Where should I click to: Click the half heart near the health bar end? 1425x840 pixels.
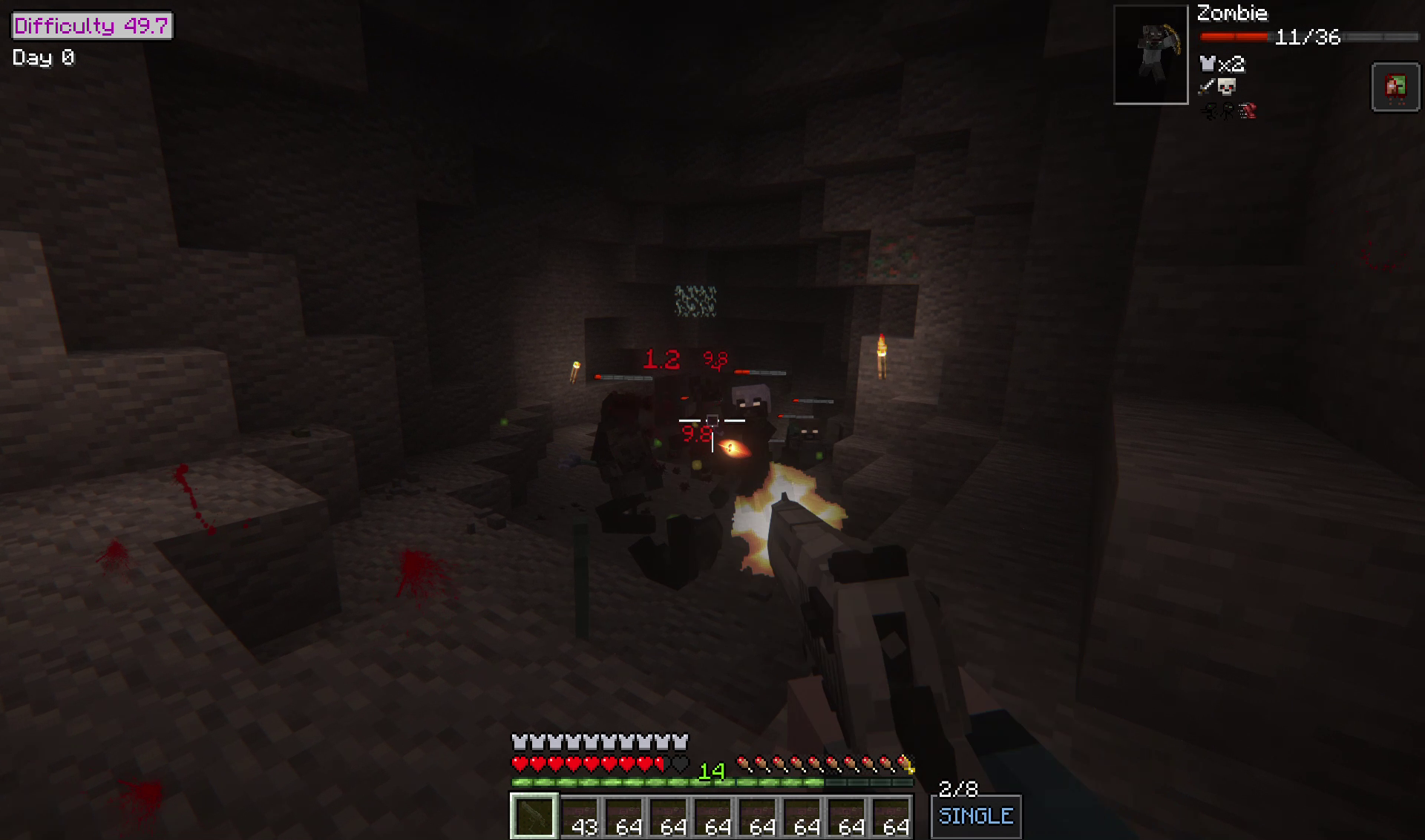pos(659,764)
